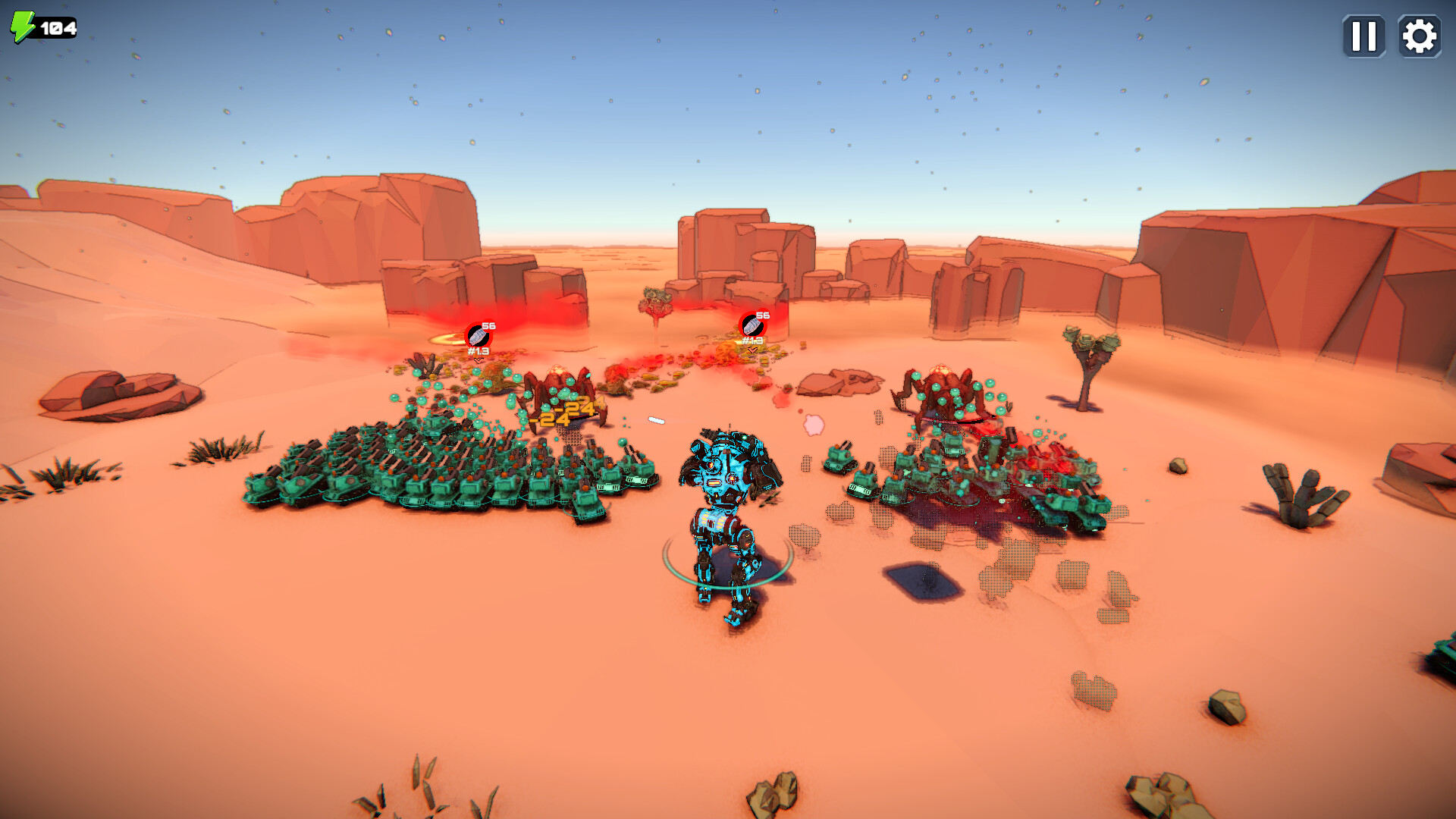Click the grenade icon inside the left red marker
This screenshot has height=819, width=1456.
476,334
